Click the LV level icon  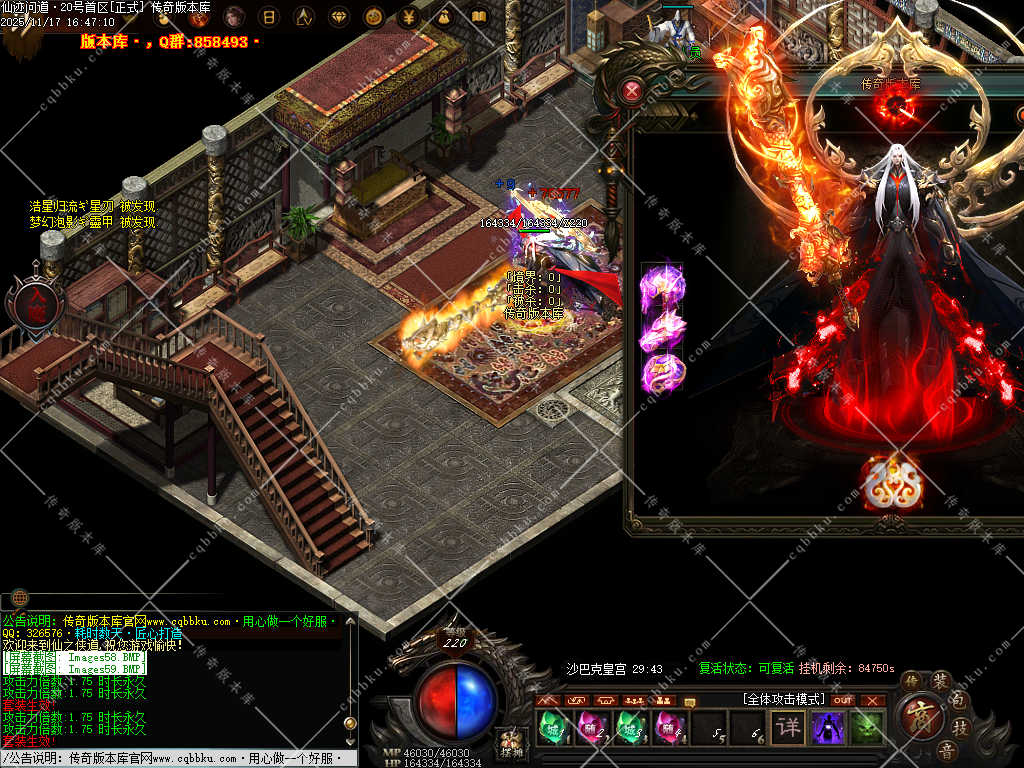click(303, 17)
